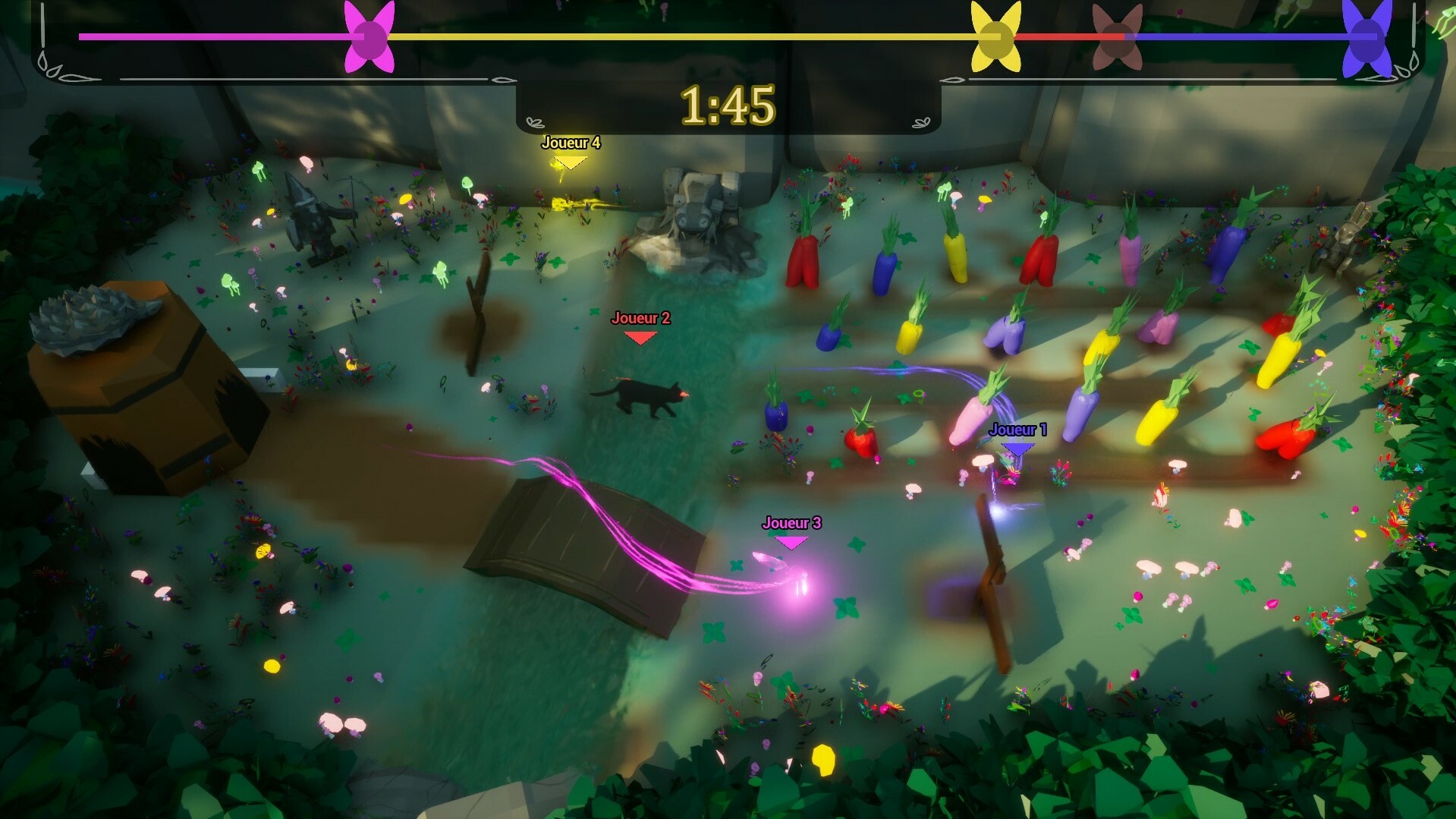Click the Joueur 2 name label

[x=641, y=319]
